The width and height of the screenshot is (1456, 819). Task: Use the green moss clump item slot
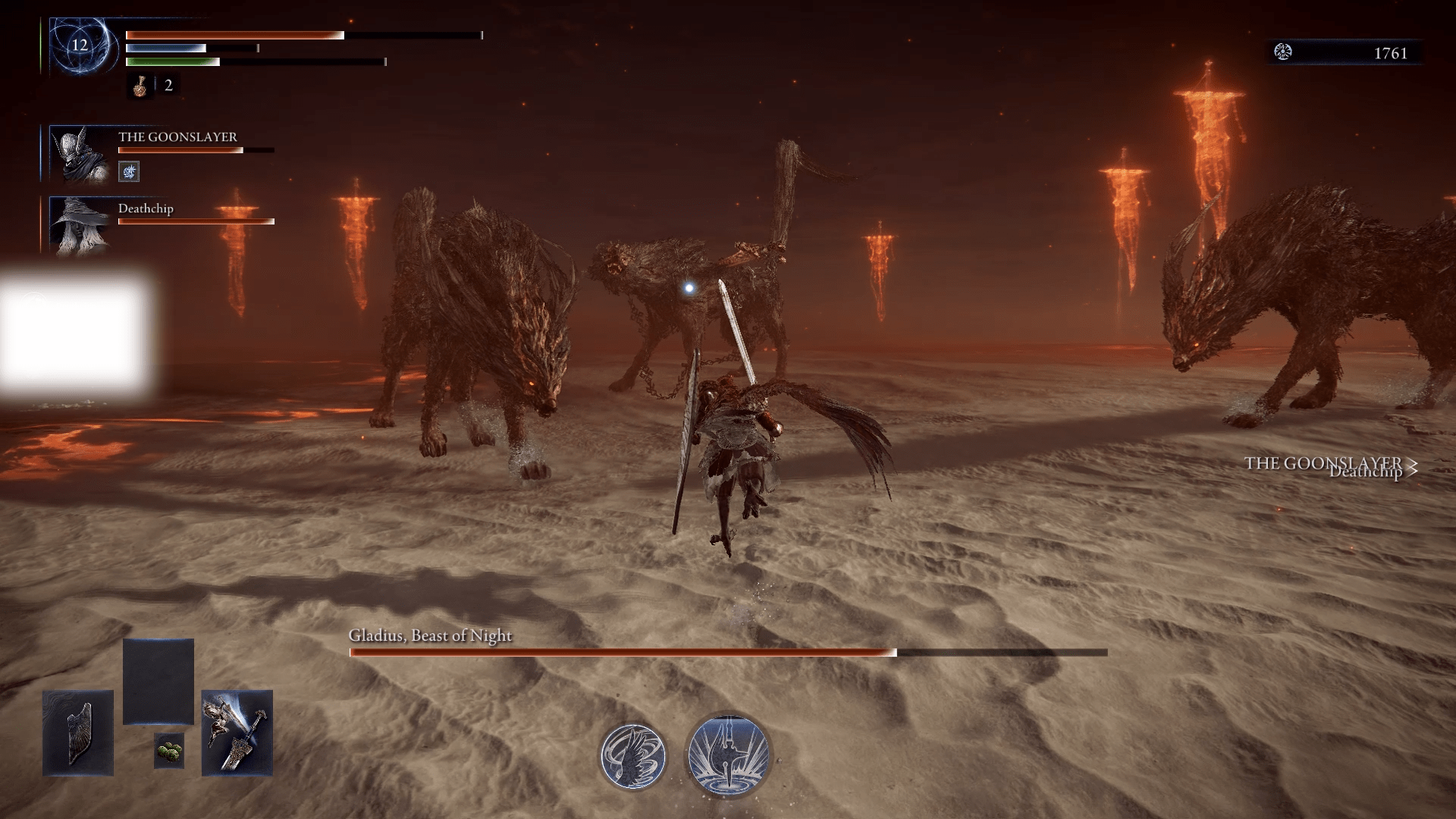(x=168, y=752)
